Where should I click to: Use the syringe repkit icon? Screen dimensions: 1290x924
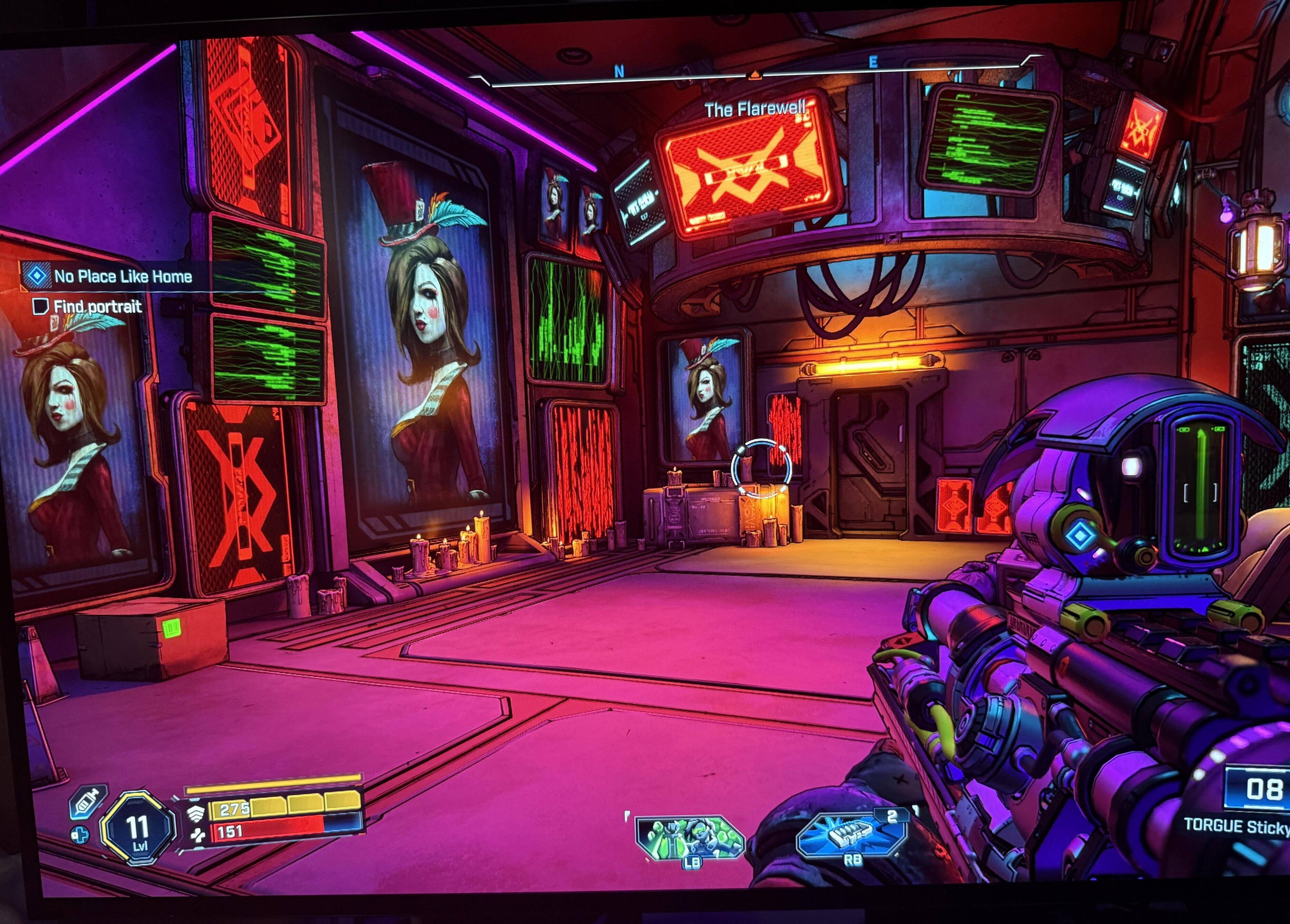(89, 802)
